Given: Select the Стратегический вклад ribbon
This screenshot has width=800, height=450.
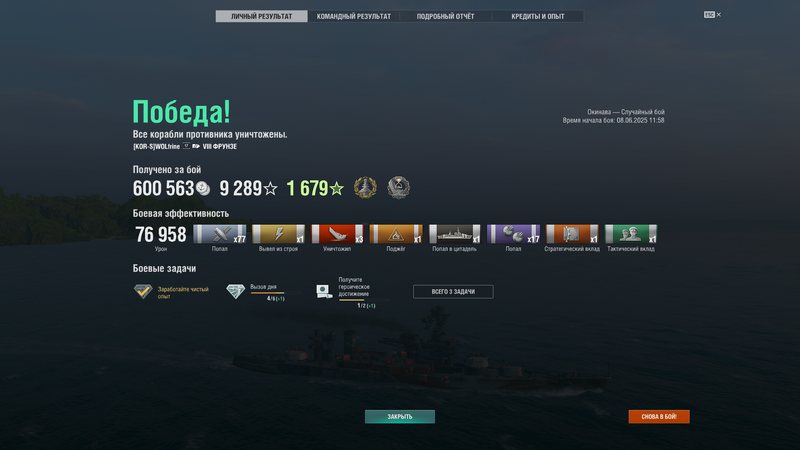Looking at the screenshot, I should point(572,234).
